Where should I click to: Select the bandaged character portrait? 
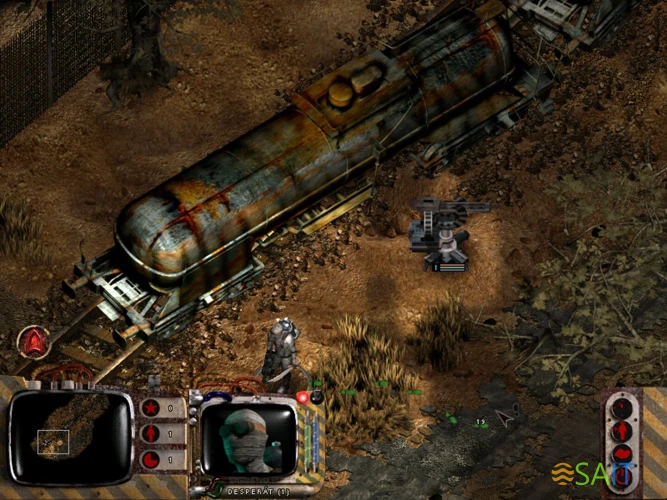pyautogui.click(x=248, y=440)
